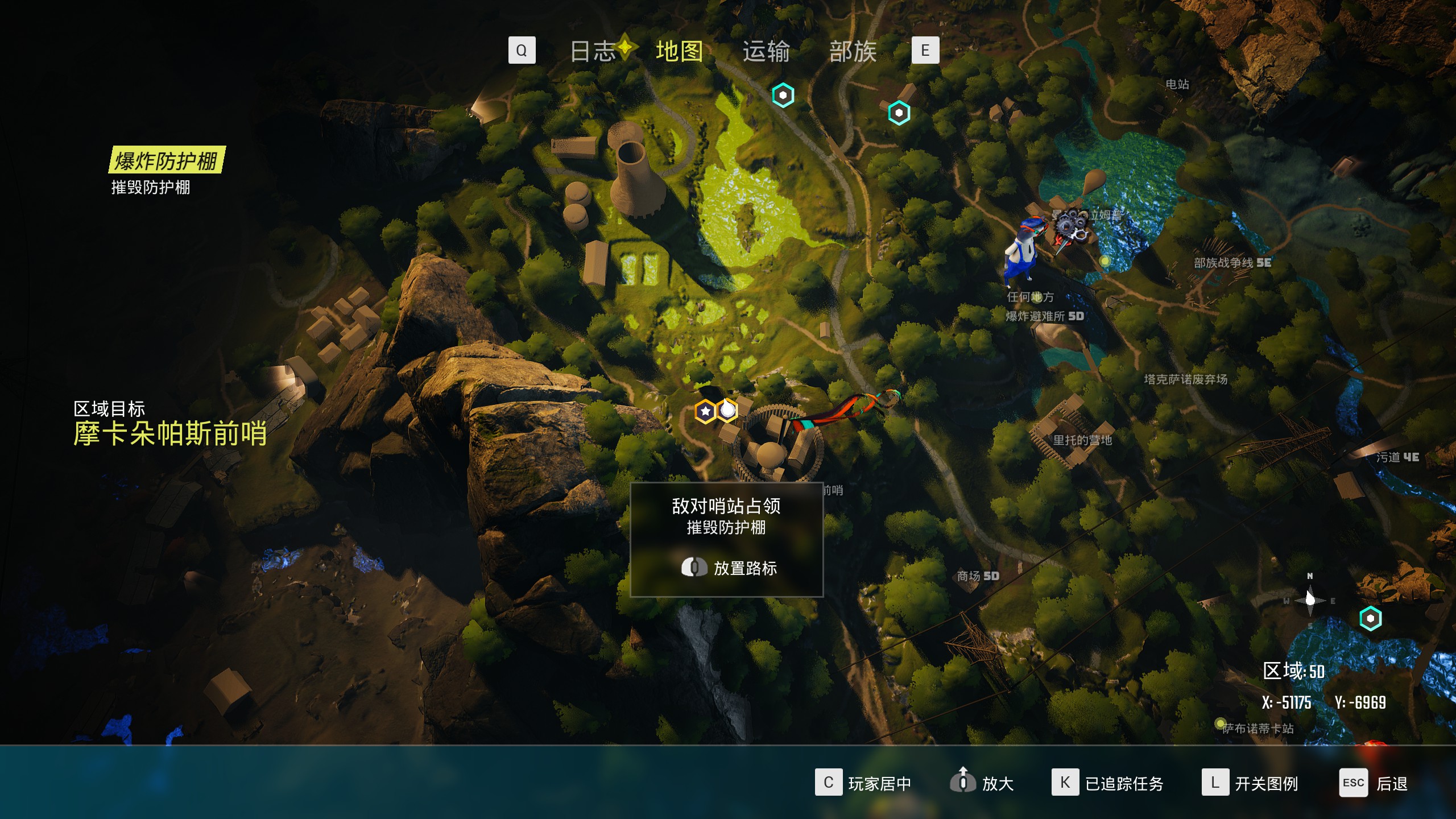Center the map with 玩家居中
Viewport: 1456px width, 819px height.
tap(863, 783)
